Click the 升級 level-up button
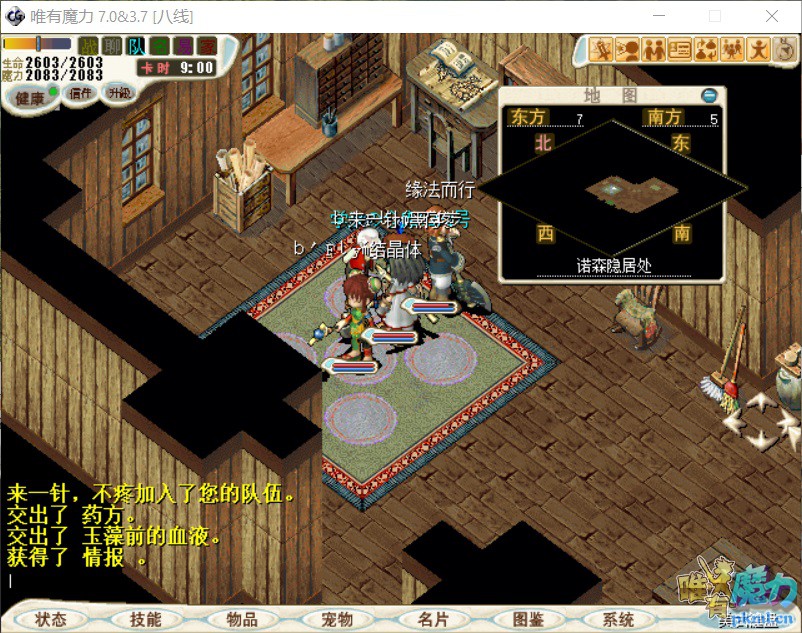Image resolution: width=802 pixels, height=633 pixels. click(120, 93)
